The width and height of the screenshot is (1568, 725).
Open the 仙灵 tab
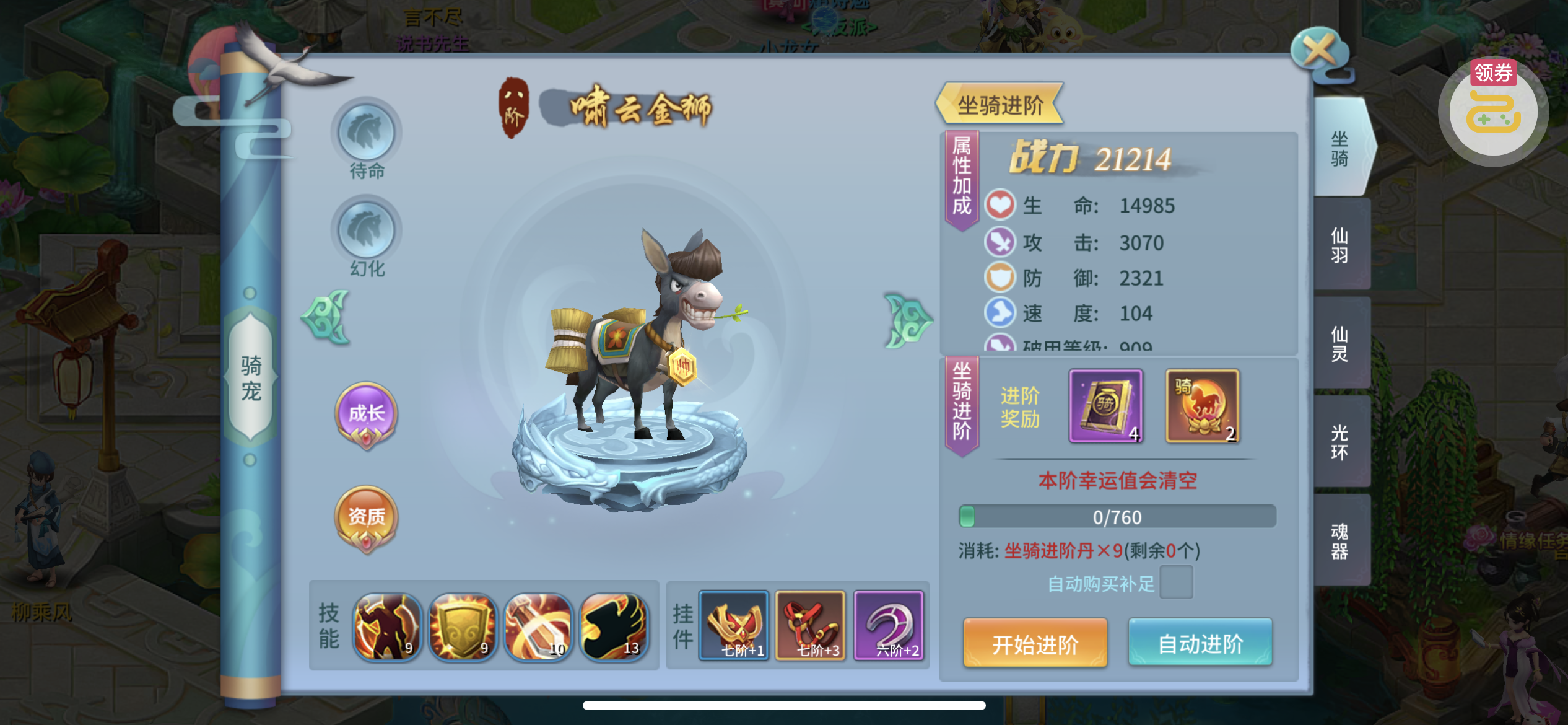[1339, 343]
